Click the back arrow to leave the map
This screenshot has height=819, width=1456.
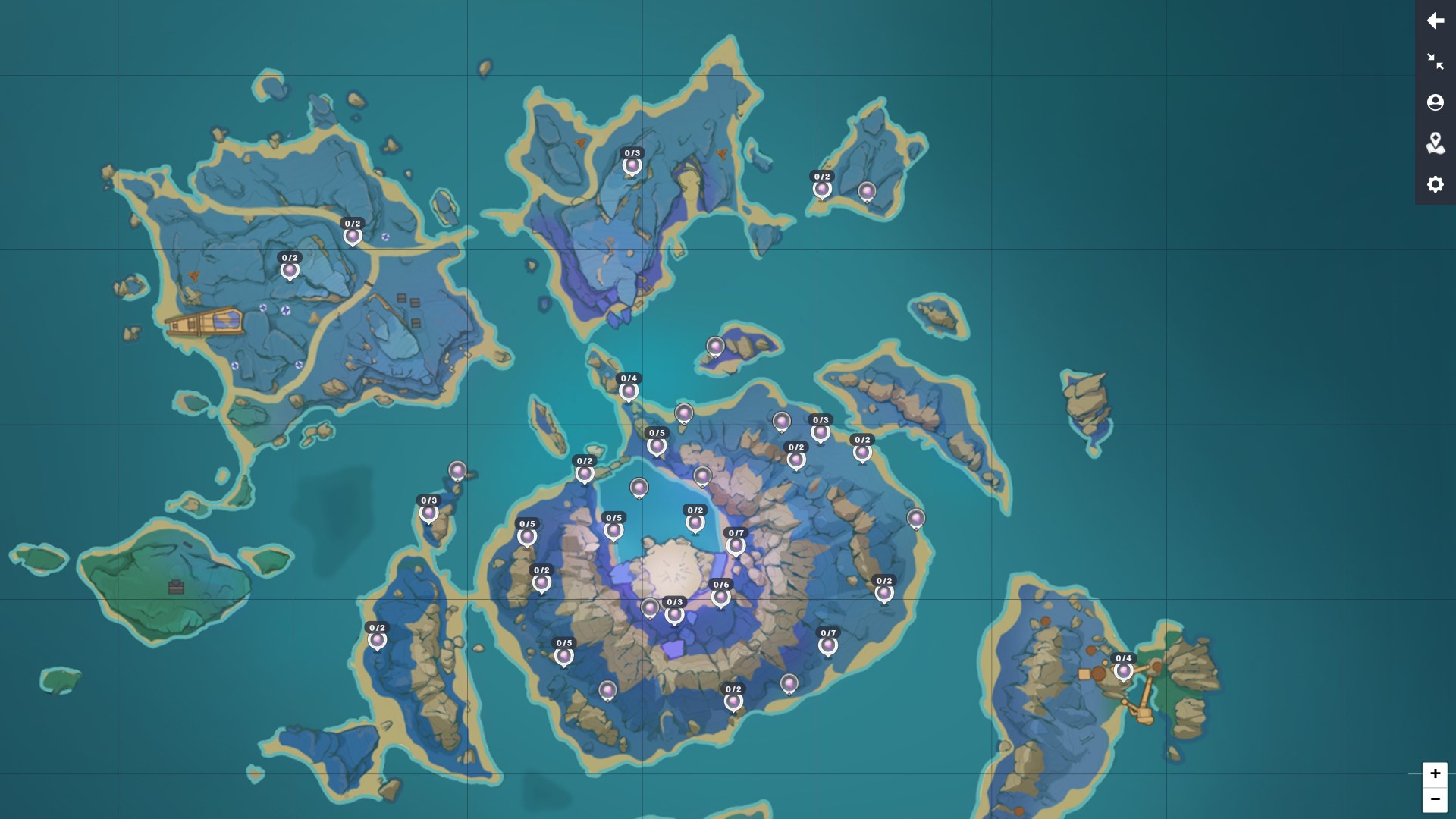tap(1436, 20)
